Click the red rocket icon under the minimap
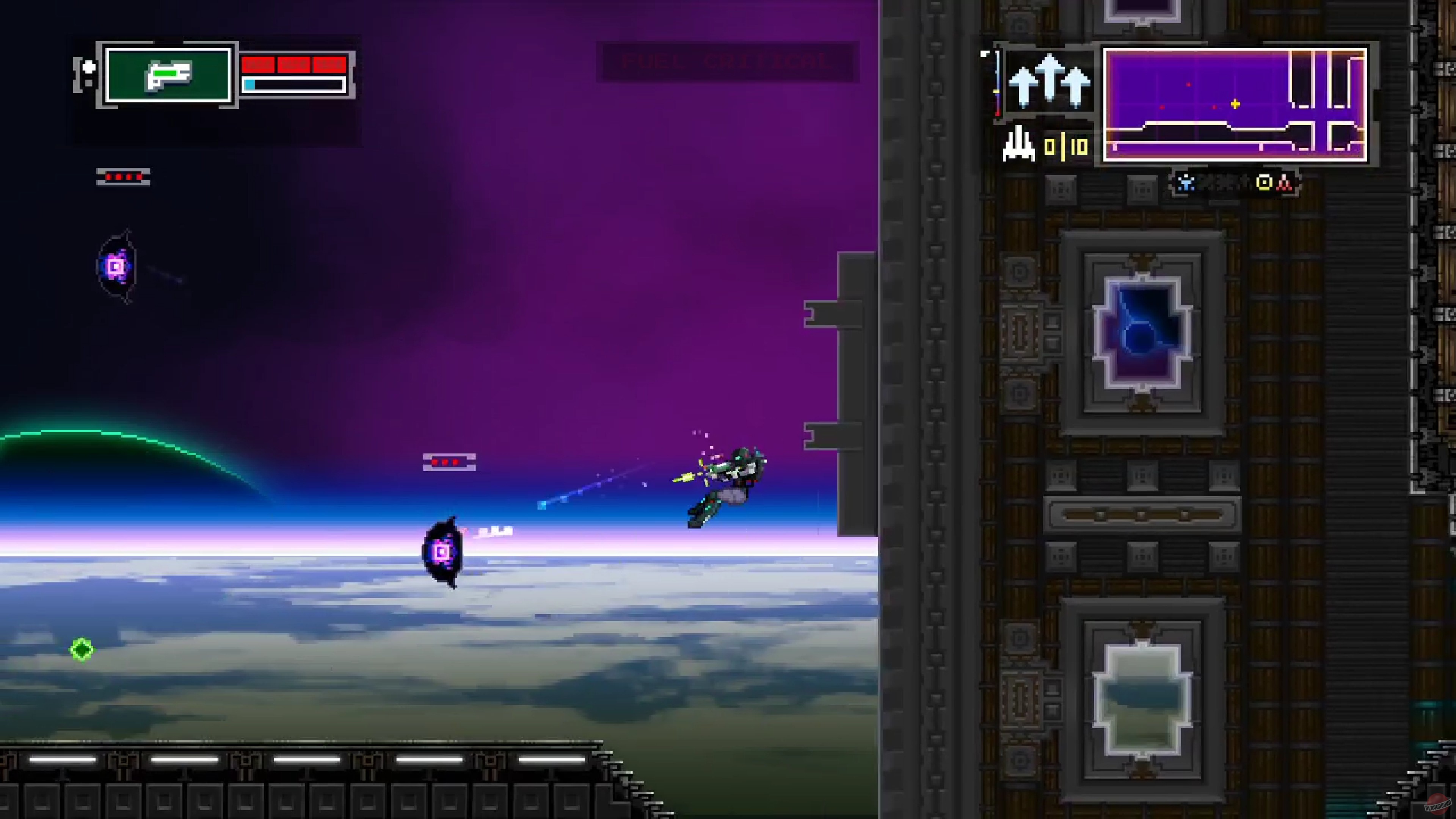 click(1285, 182)
